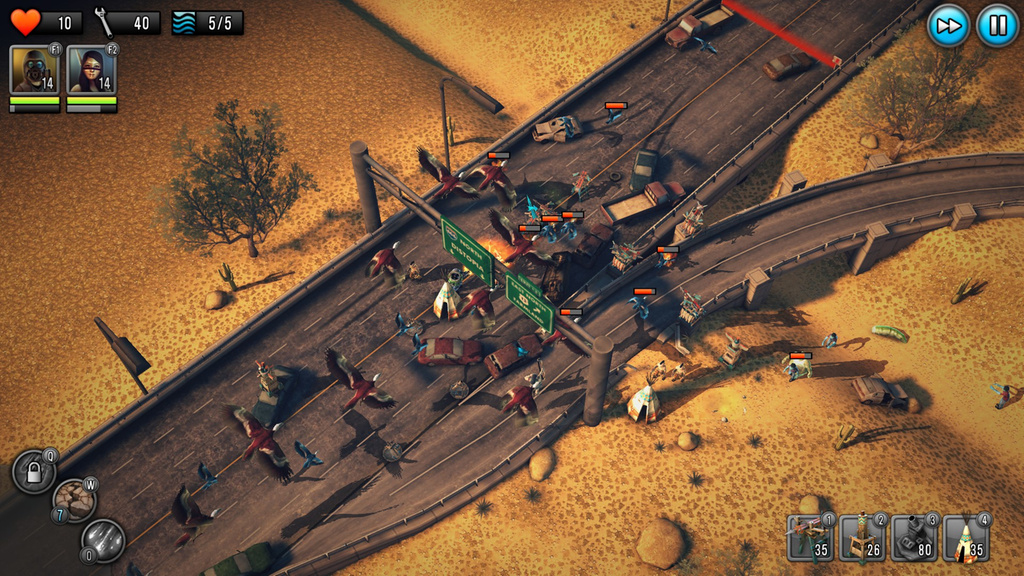Select the long-haired female hero portrait
Image resolution: width=1024 pixels, height=576 pixels.
(x=91, y=70)
